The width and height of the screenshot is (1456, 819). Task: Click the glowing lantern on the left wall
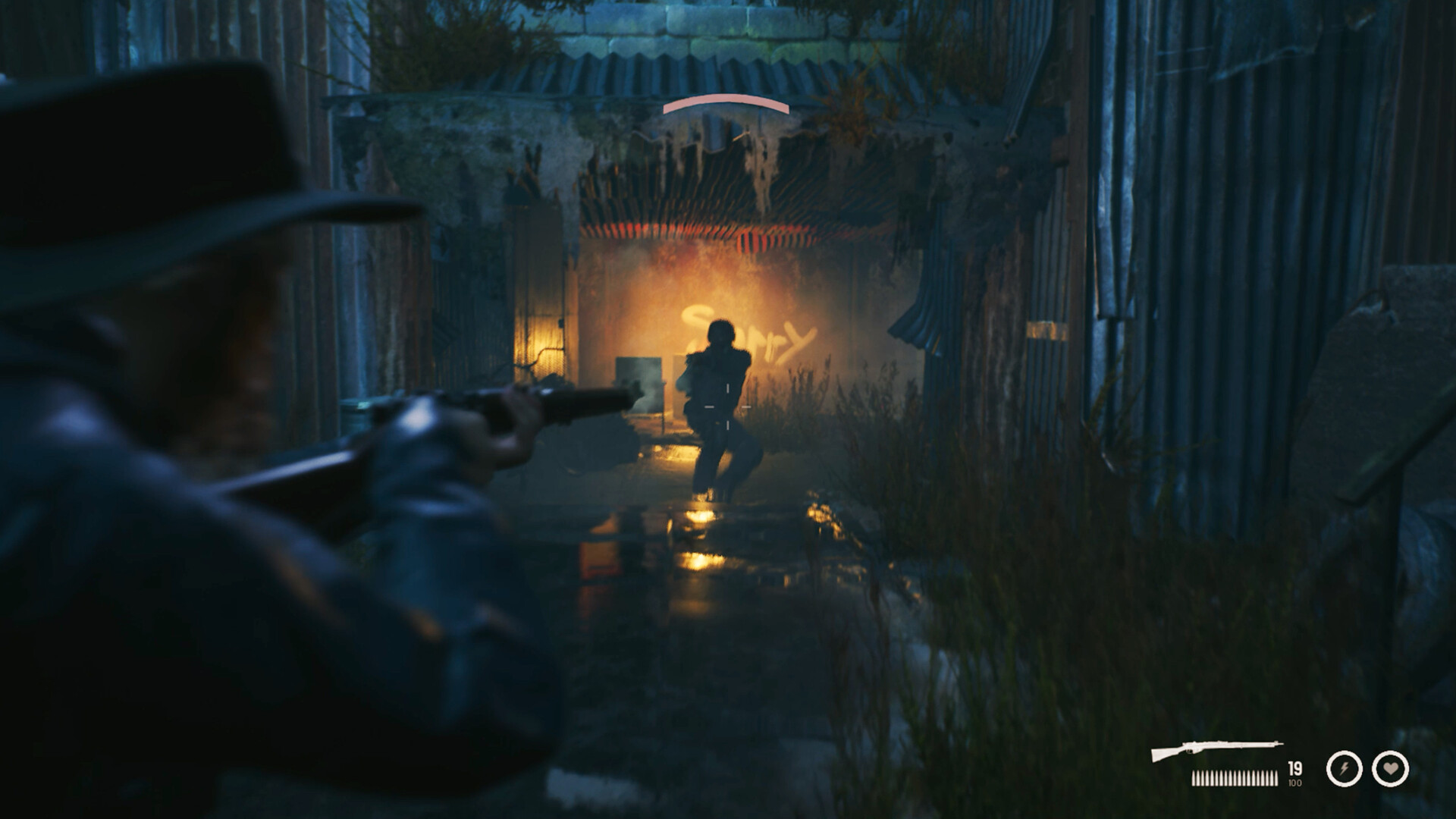coord(544,340)
